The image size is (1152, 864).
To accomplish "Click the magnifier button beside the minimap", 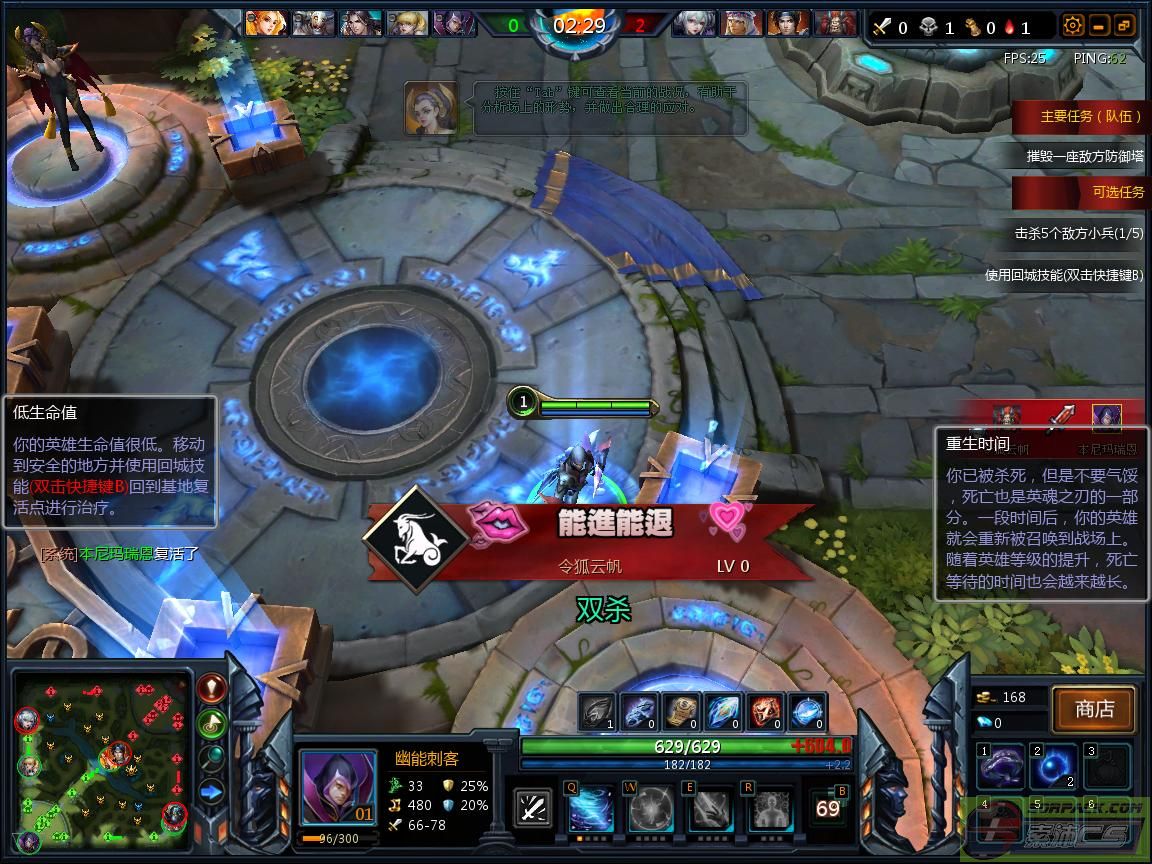I will (211, 758).
